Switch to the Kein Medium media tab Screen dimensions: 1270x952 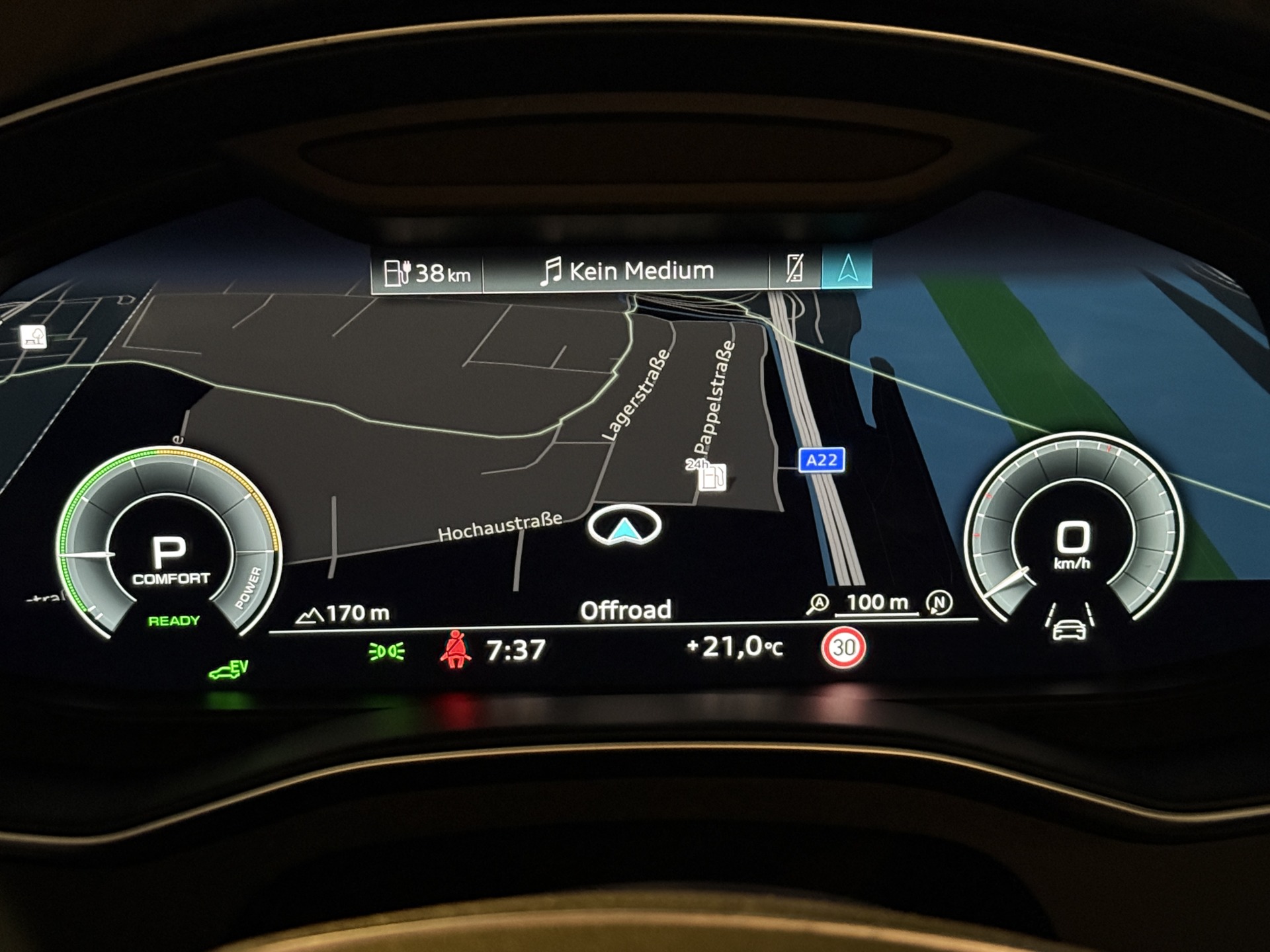pos(626,271)
